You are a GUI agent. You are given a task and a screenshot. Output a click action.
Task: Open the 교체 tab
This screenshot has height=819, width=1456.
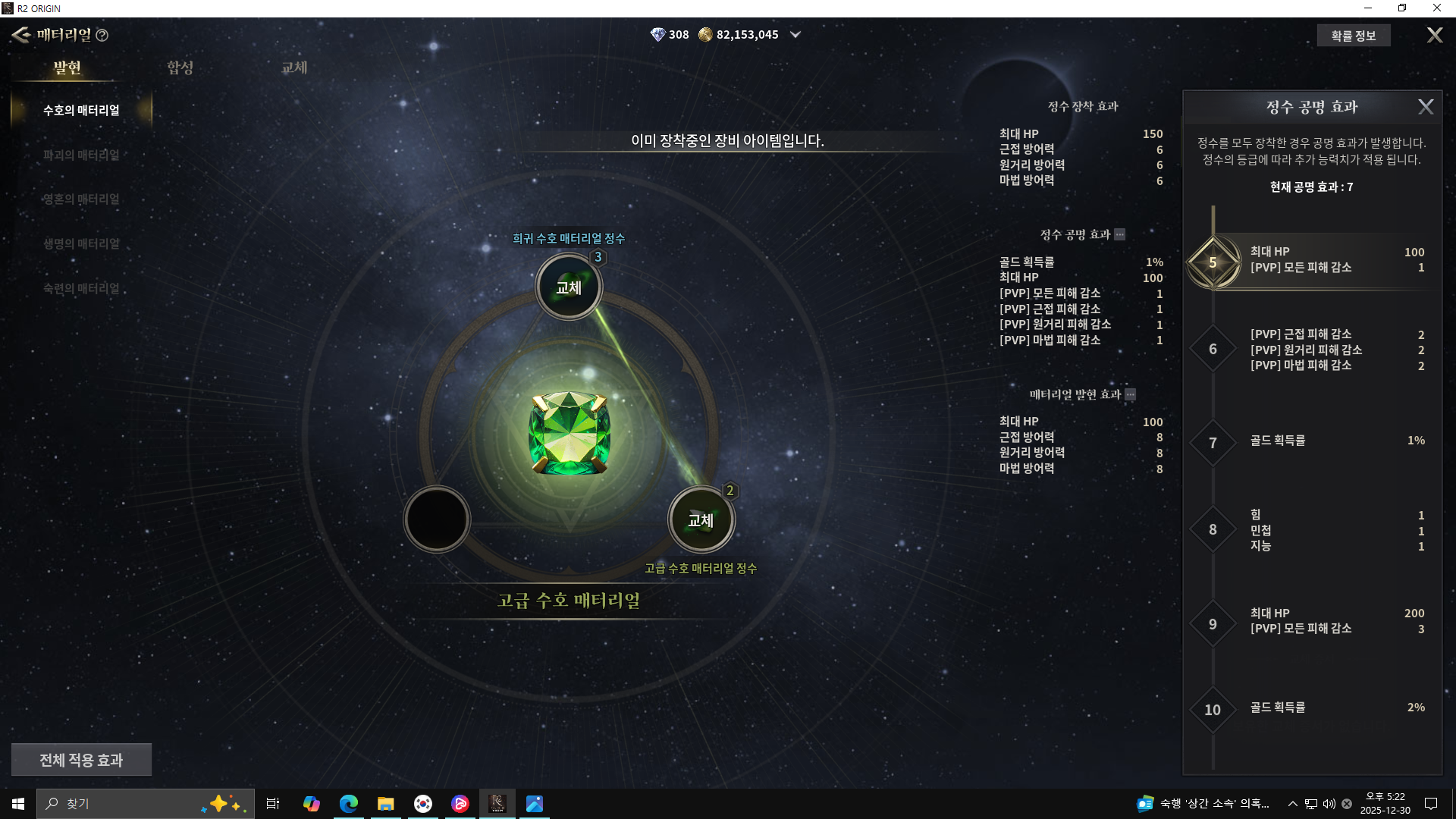pos(294,67)
